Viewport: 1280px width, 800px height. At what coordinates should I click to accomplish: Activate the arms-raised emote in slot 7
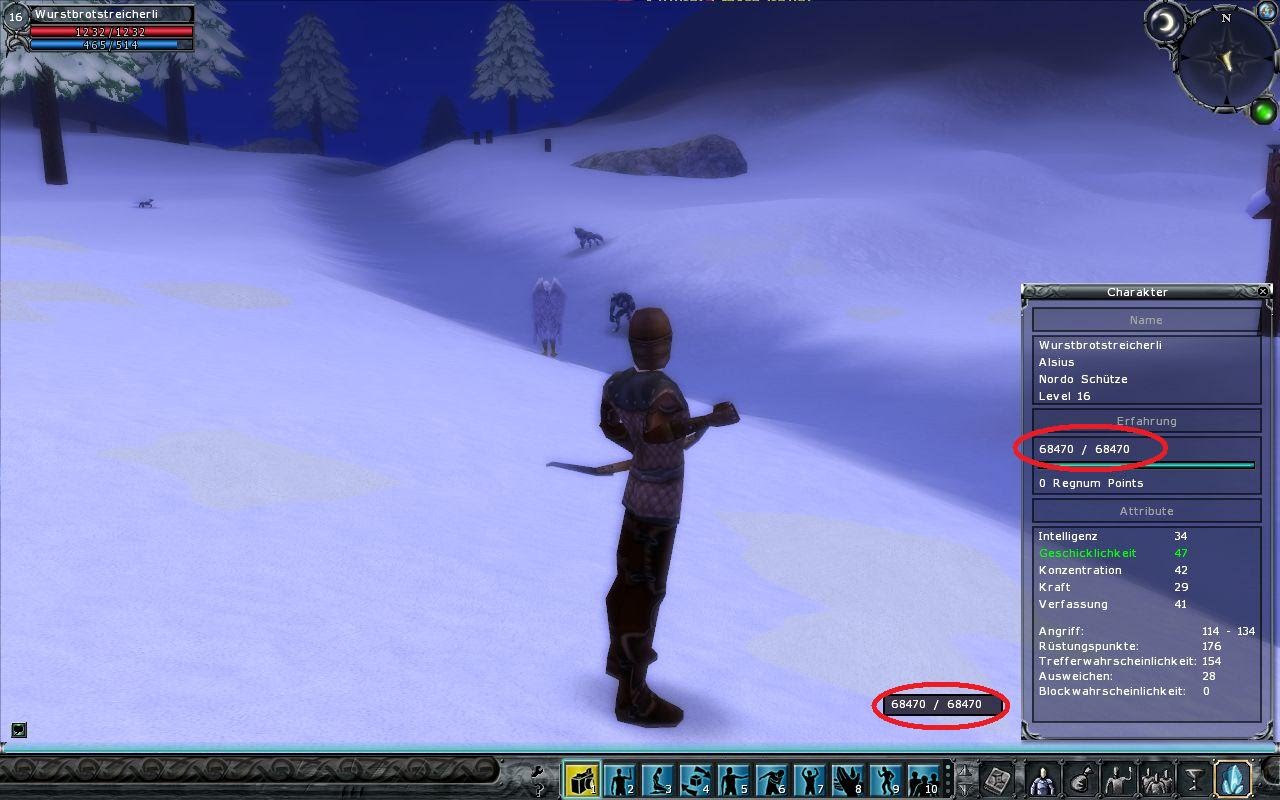[x=809, y=779]
